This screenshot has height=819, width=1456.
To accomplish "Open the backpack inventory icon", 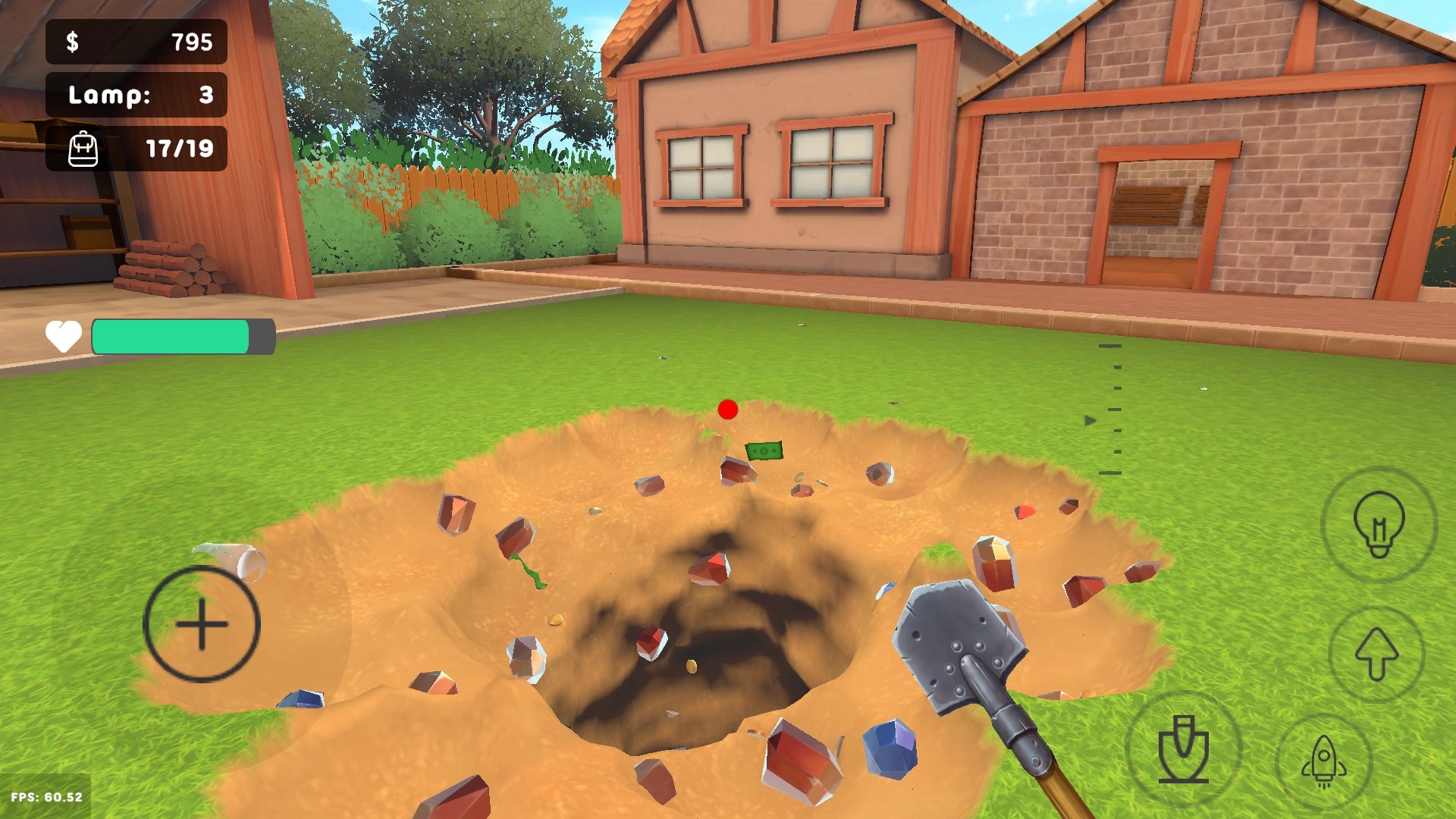I will [83, 149].
